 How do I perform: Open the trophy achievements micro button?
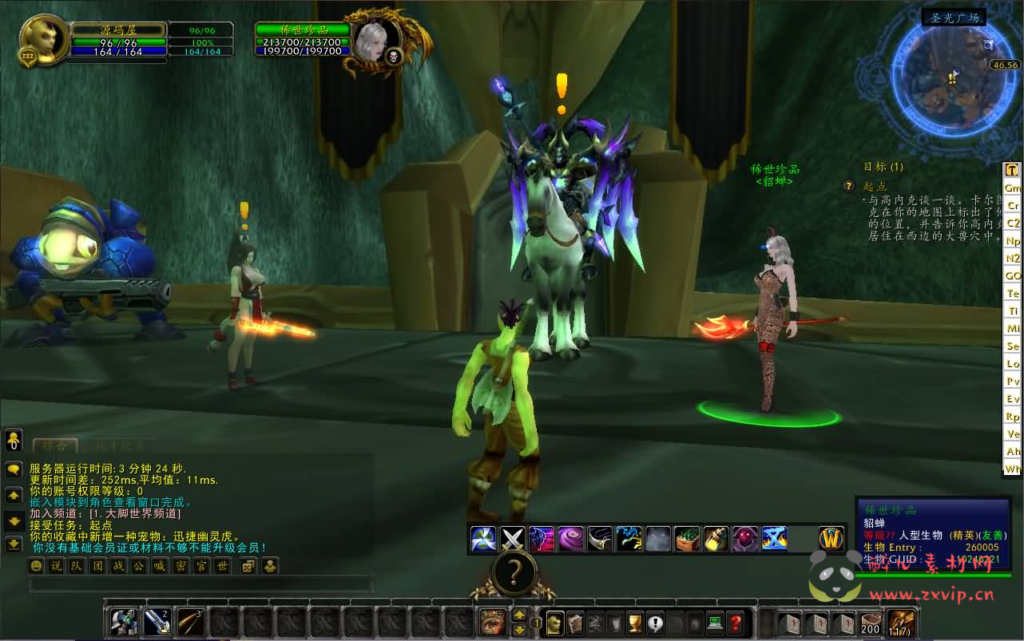point(634,622)
